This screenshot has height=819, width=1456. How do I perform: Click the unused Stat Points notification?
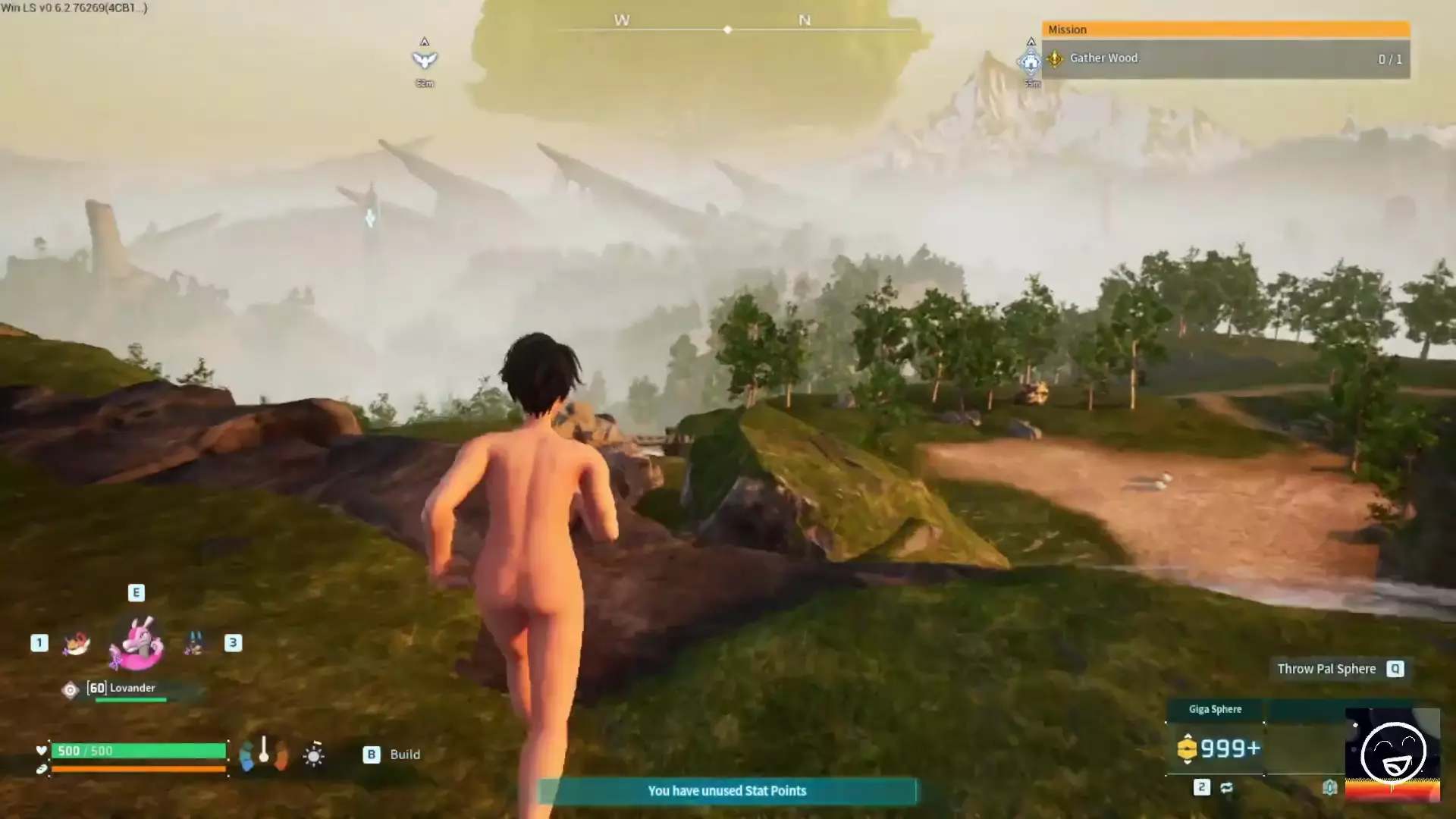coord(726,791)
